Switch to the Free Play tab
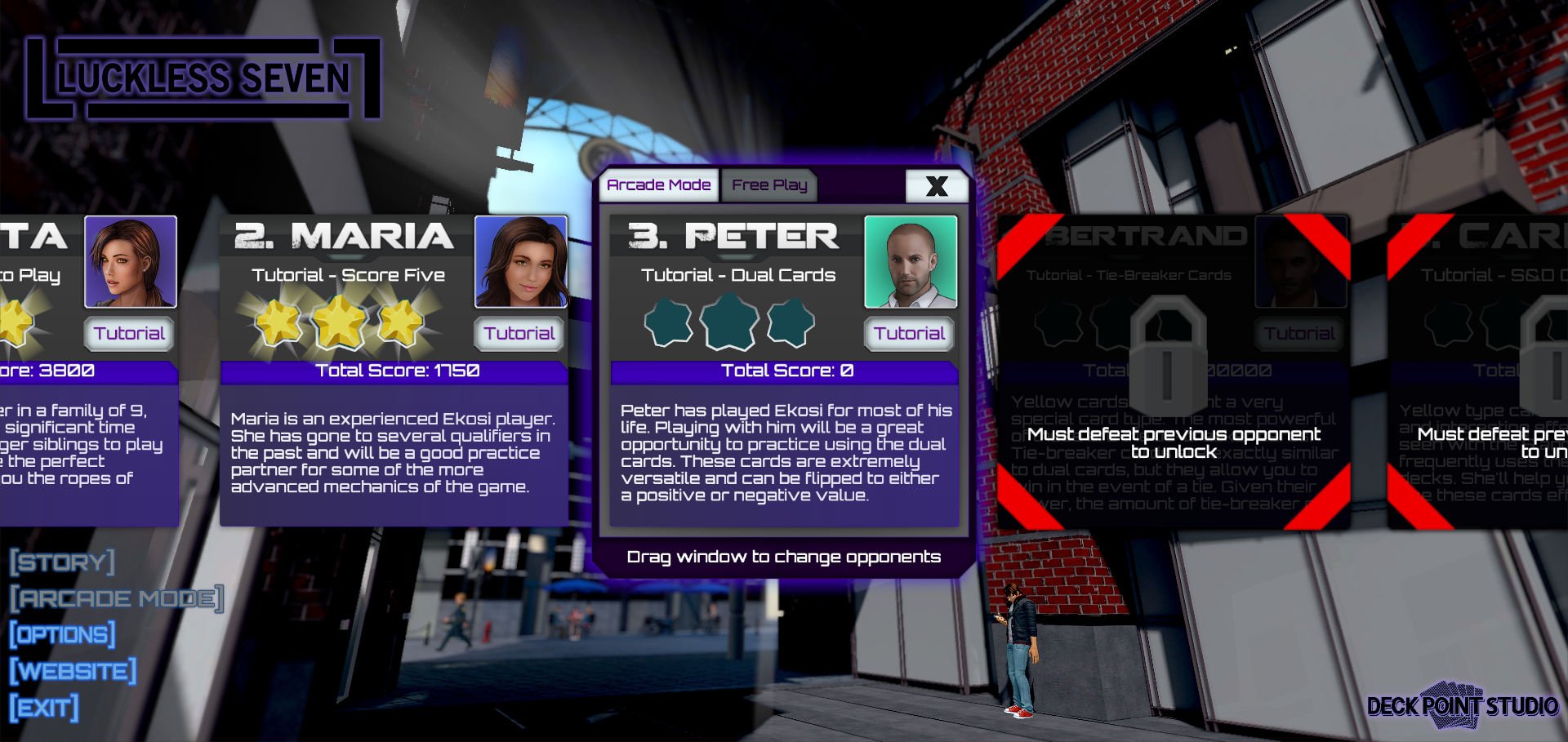Viewport: 1568px width, 742px height. [768, 185]
